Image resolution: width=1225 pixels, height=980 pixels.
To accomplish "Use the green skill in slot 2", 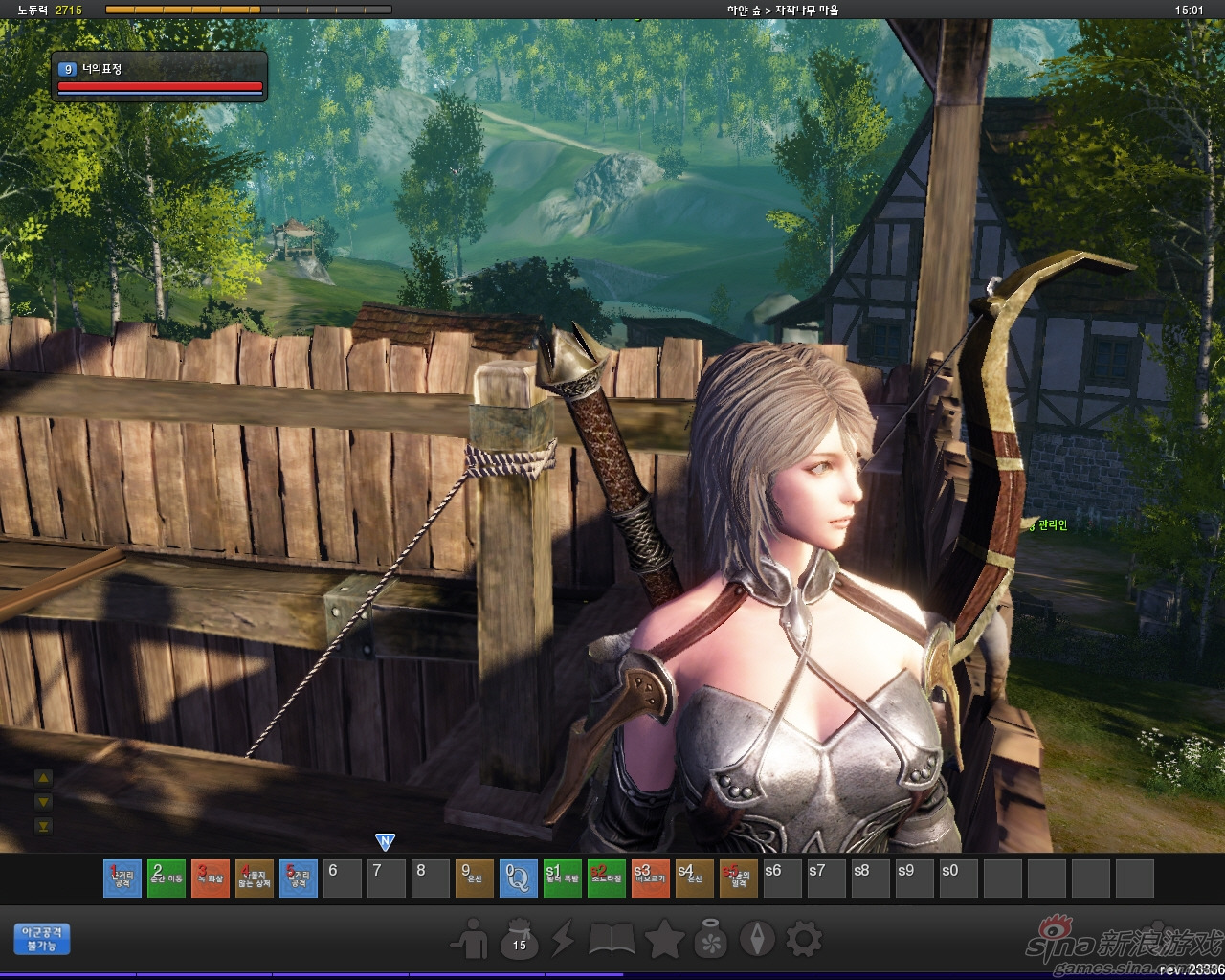I will coord(166,879).
